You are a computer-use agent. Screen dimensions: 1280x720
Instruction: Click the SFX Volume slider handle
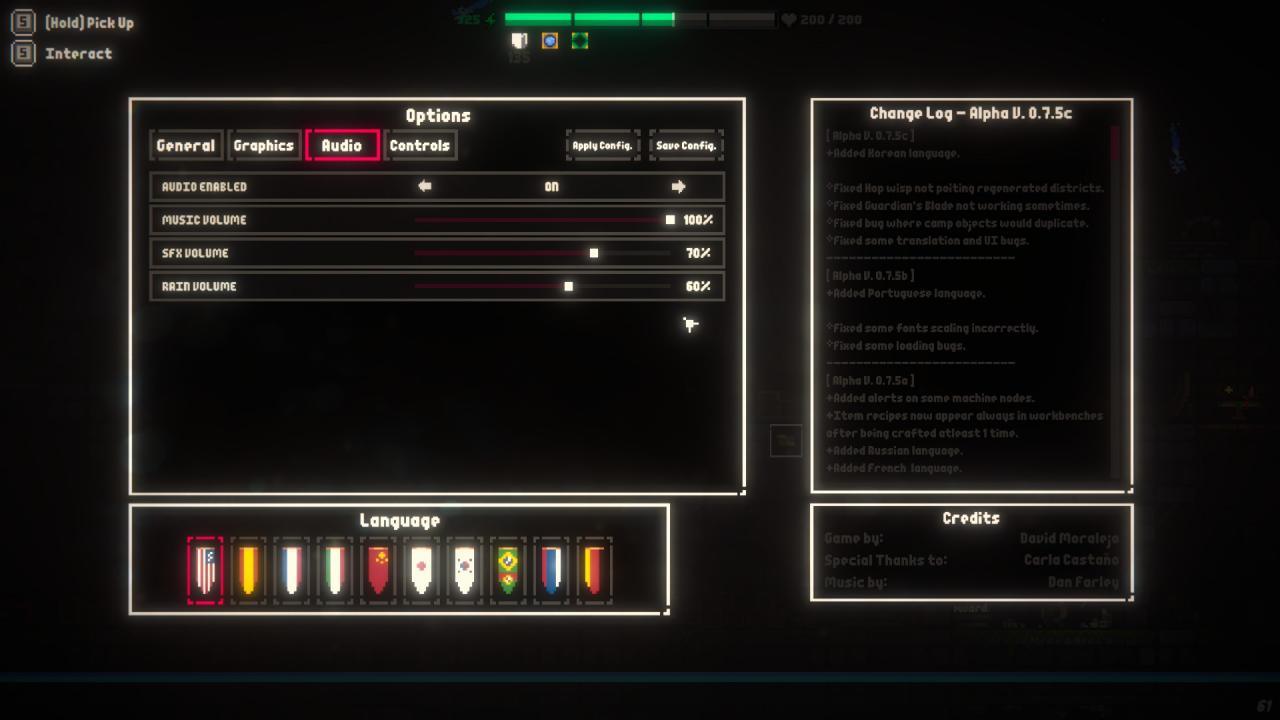pos(594,253)
